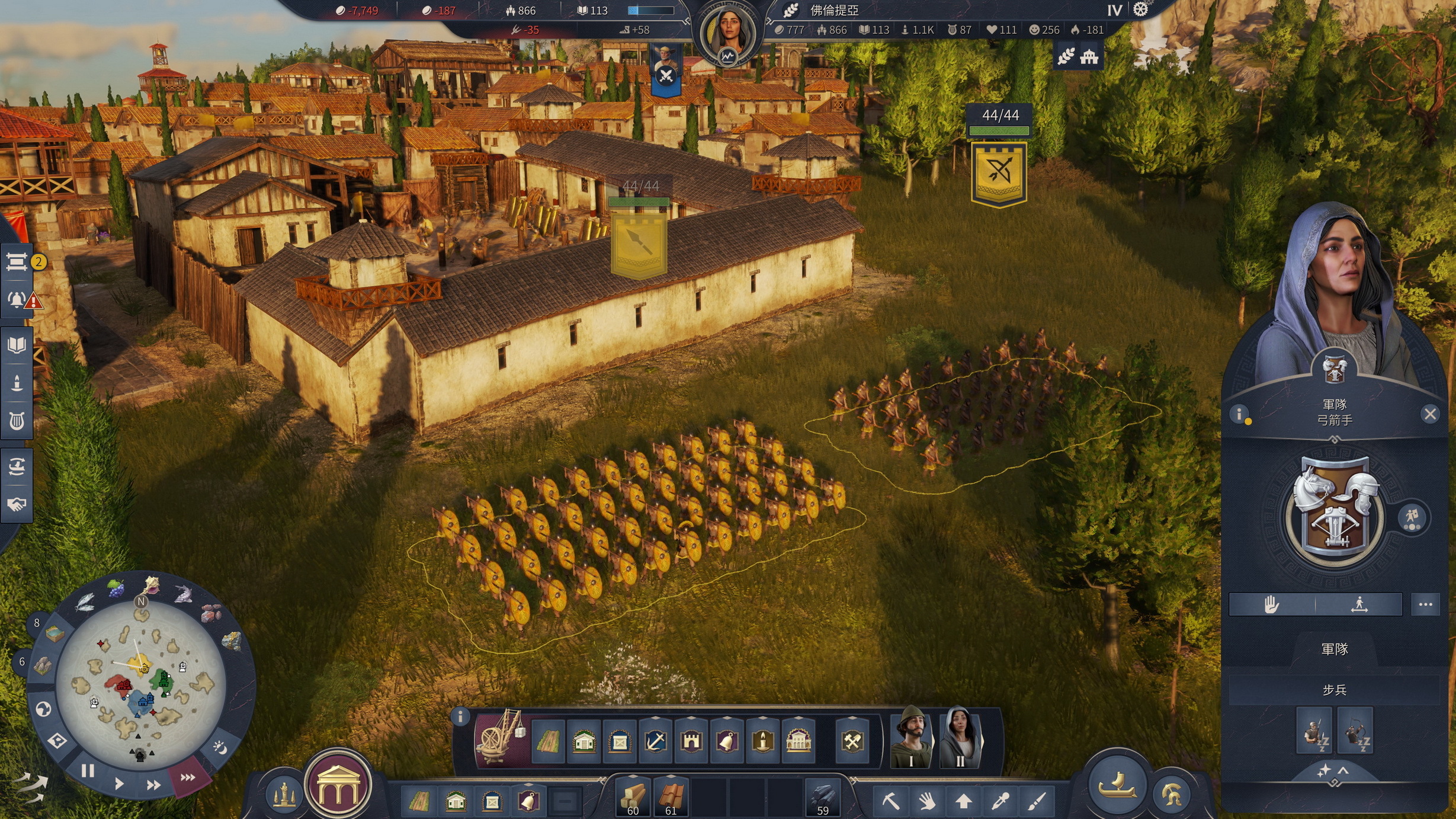Screen dimensions: 1456x819
Task: Choose the tier II woman population portrait
Action: click(x=960, y=738)
